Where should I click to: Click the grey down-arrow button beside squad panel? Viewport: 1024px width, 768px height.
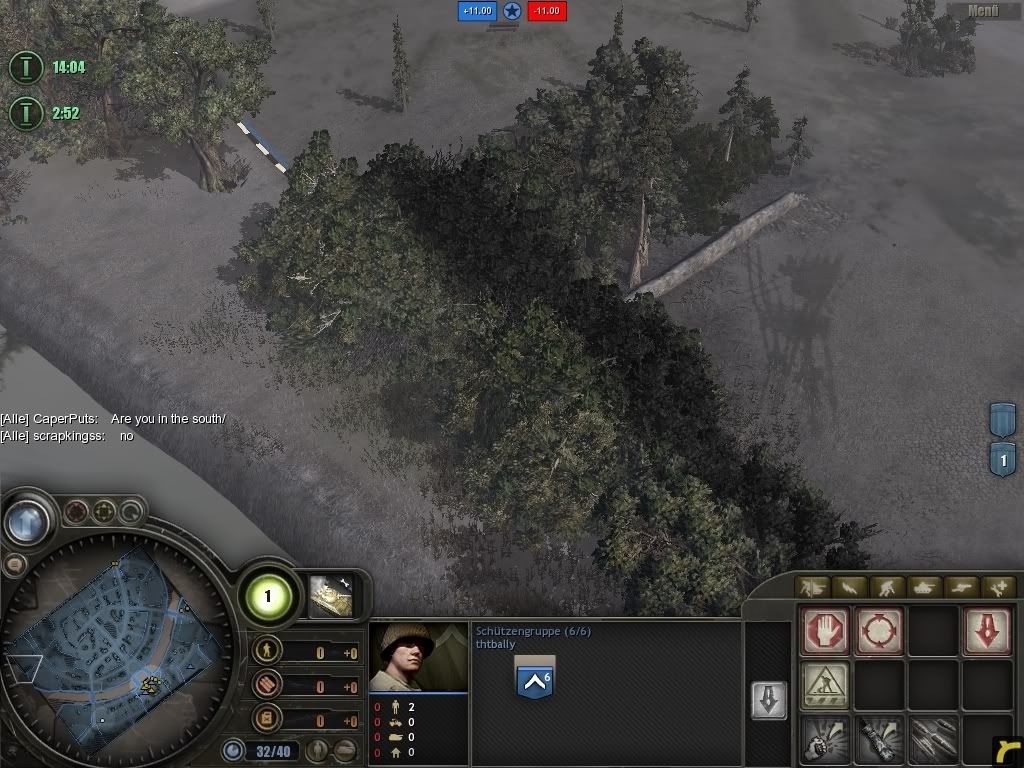[x=768, y=700]
